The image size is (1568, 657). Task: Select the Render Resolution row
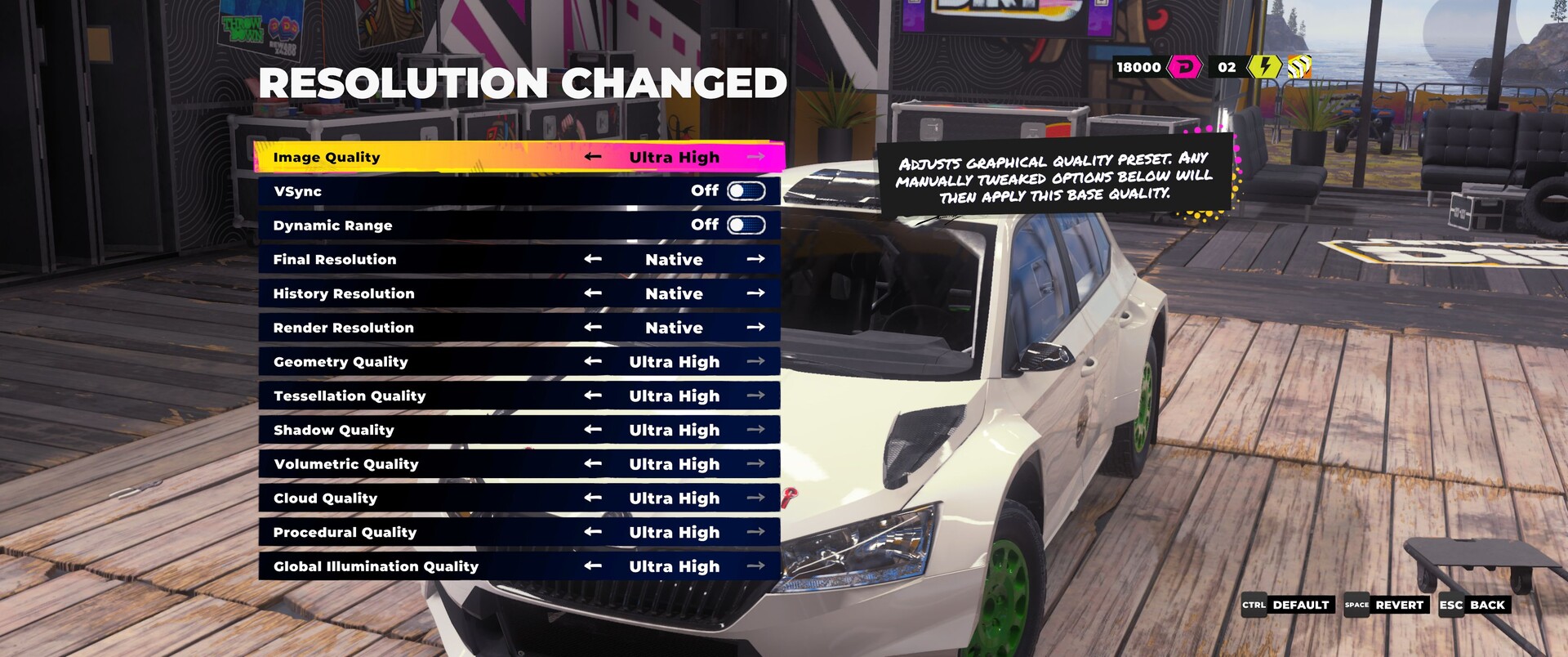[343, 328]
